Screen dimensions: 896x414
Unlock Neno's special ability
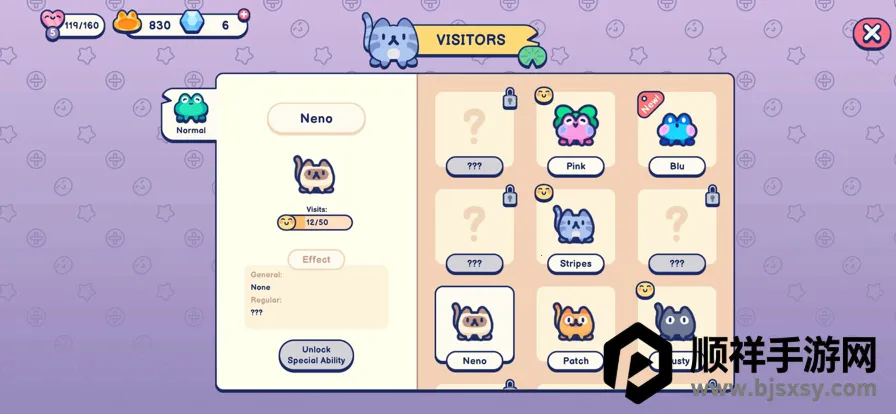click(x=316, y=355)
